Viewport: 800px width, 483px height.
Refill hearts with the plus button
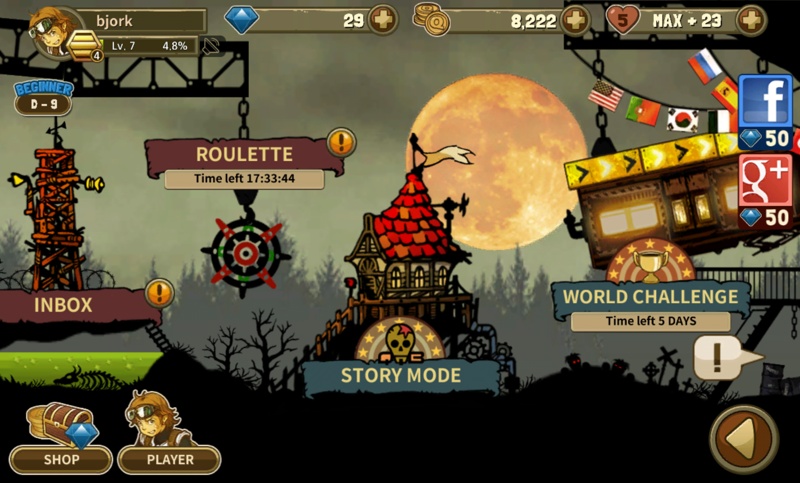(x=750, y=19)
